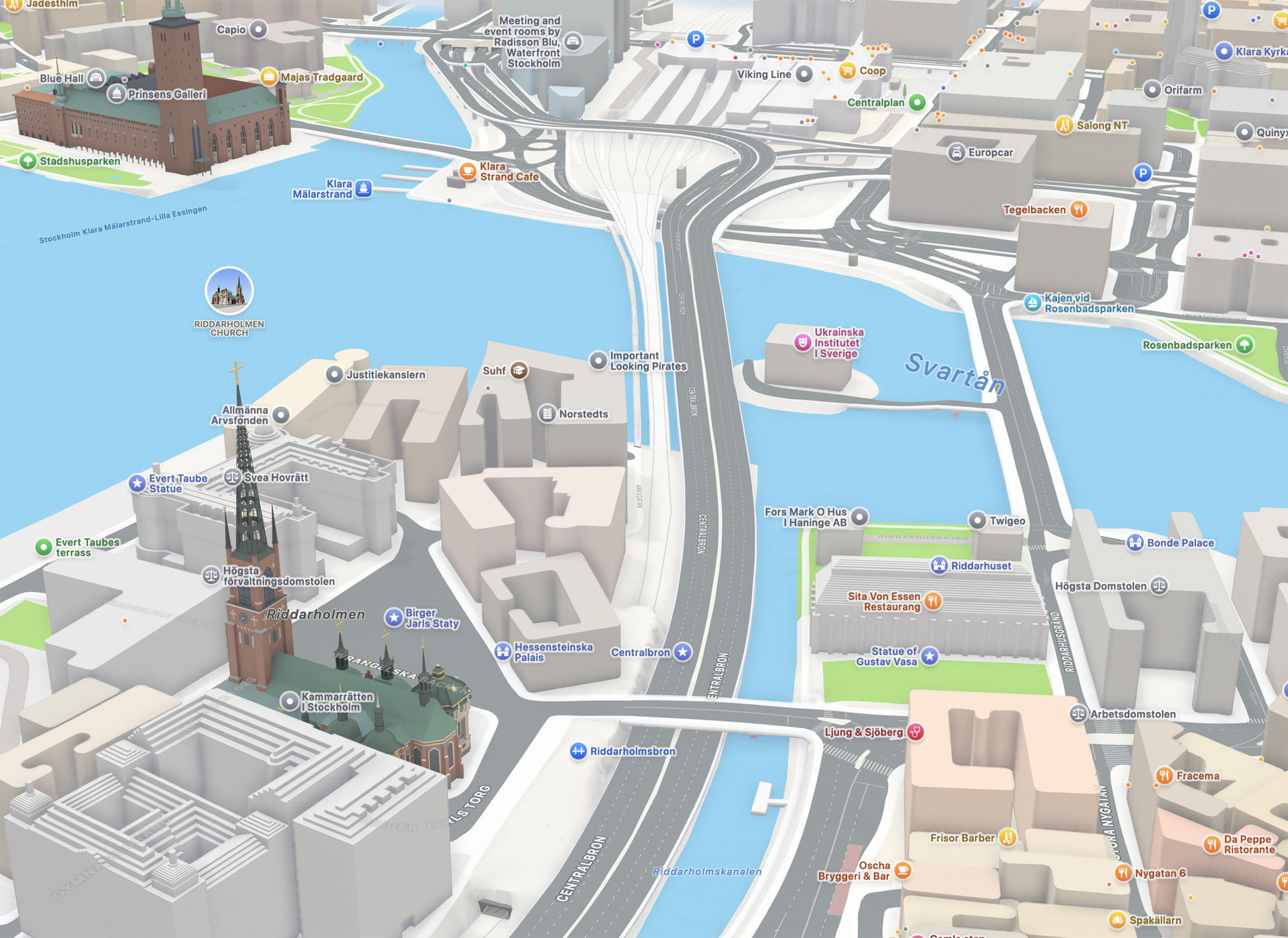Open the Viking Line ferry pin

click(806, 74)
